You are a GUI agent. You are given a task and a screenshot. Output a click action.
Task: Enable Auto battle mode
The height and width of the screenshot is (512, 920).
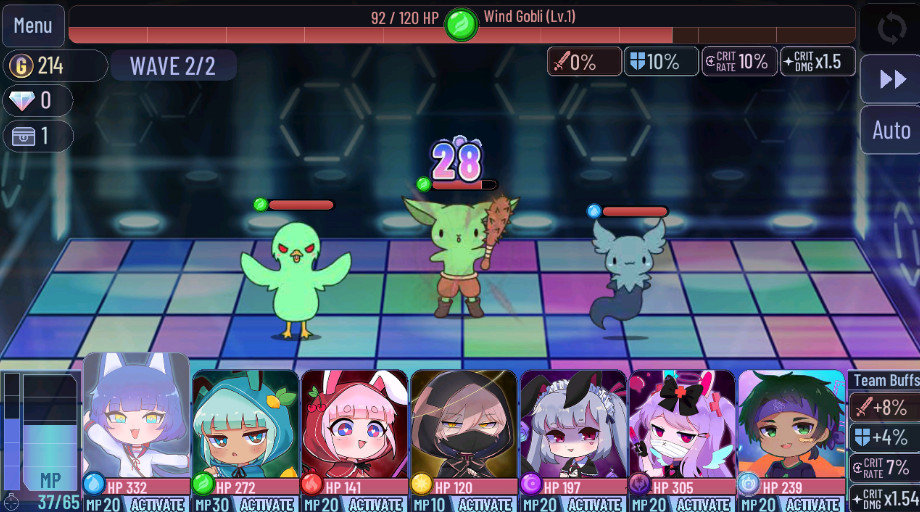(890, 130)
